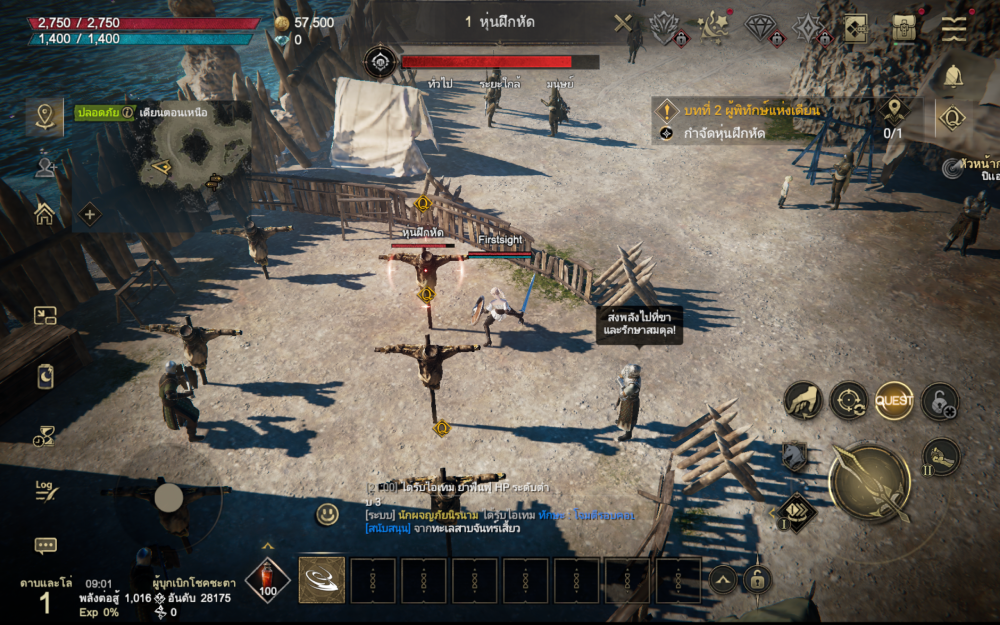This screenshot has width=1000, height=625.
Task: Click the crossed swords icon
Action: [623, 24]
